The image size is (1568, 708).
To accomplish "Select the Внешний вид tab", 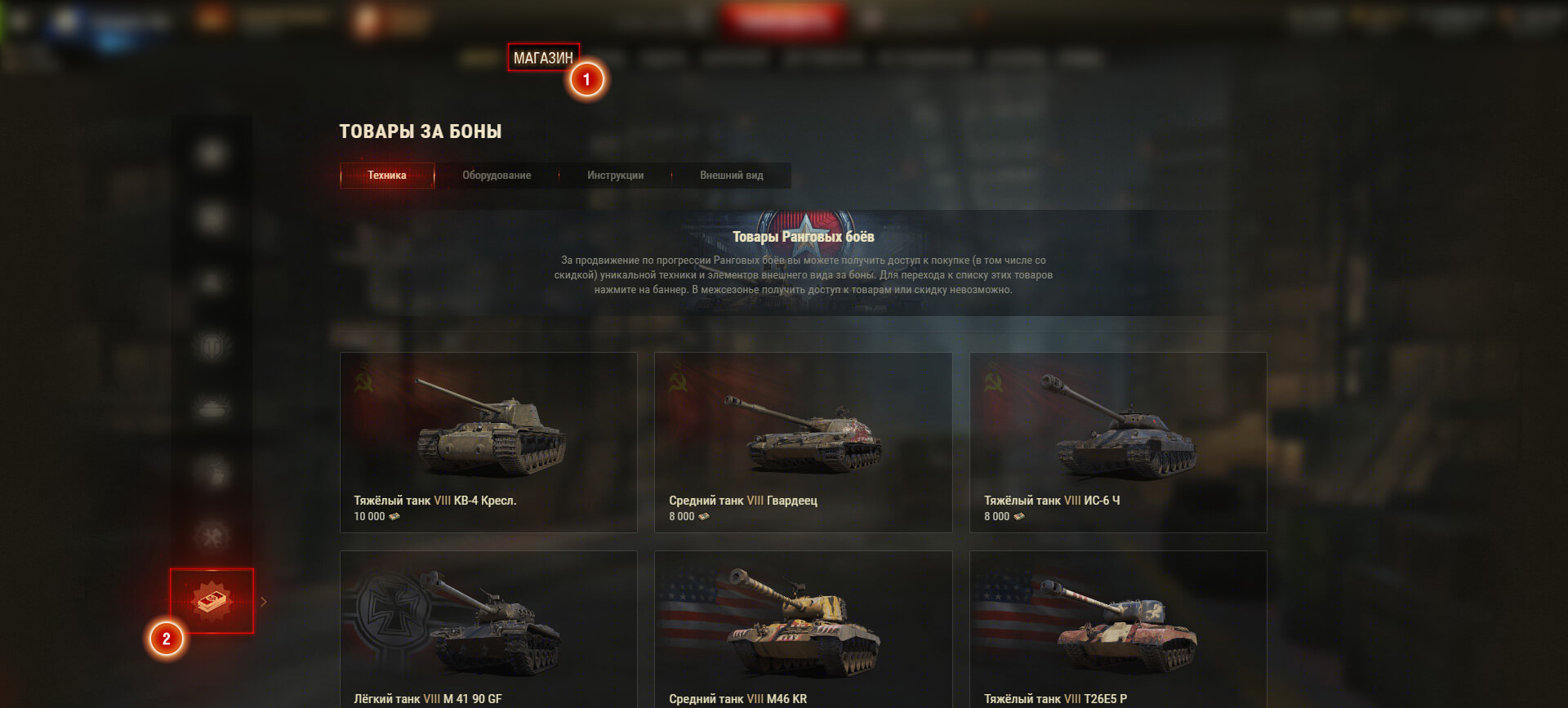I will point(731,176).
